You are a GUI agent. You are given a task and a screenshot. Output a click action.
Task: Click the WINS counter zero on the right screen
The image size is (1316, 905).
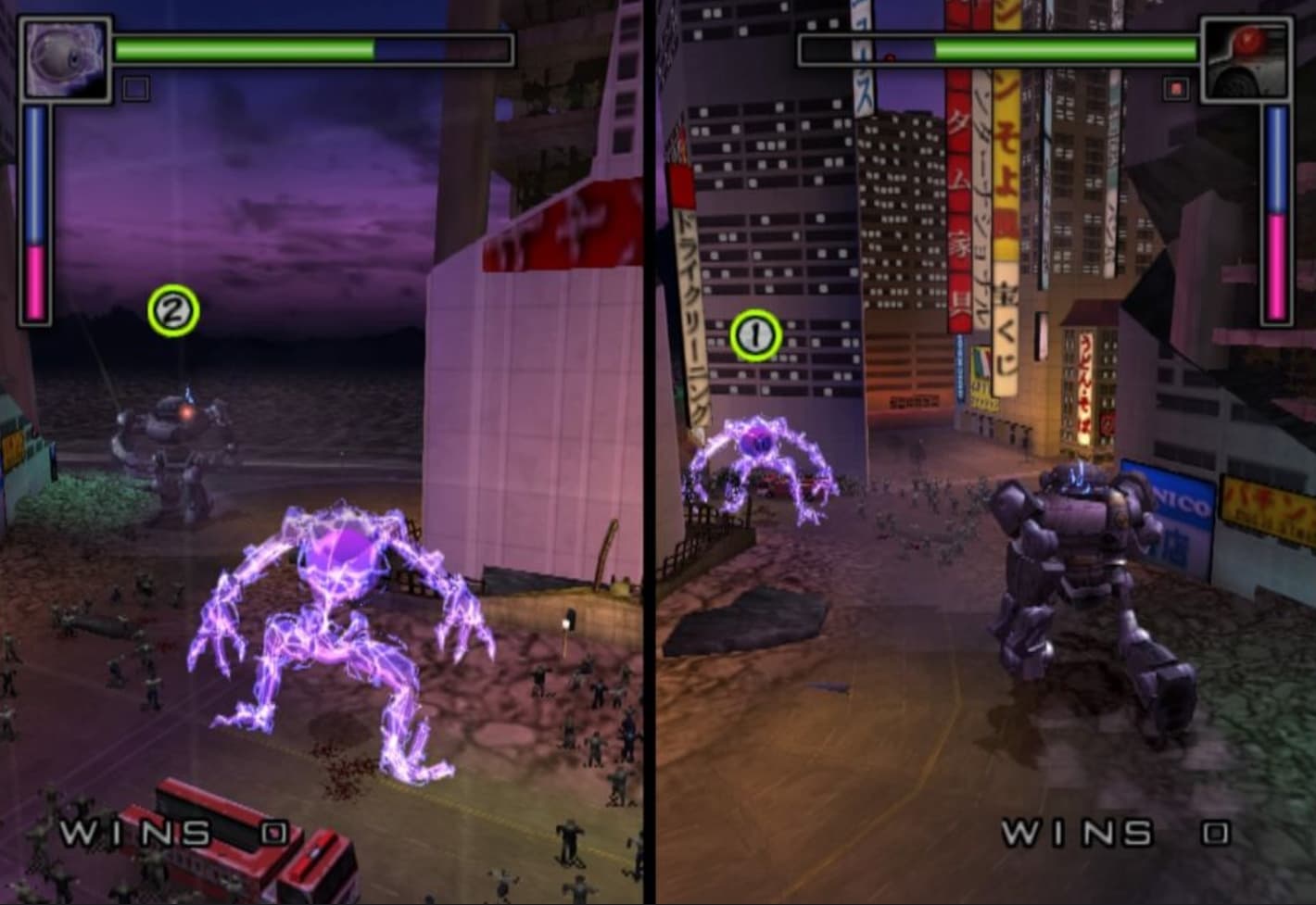1214,829
